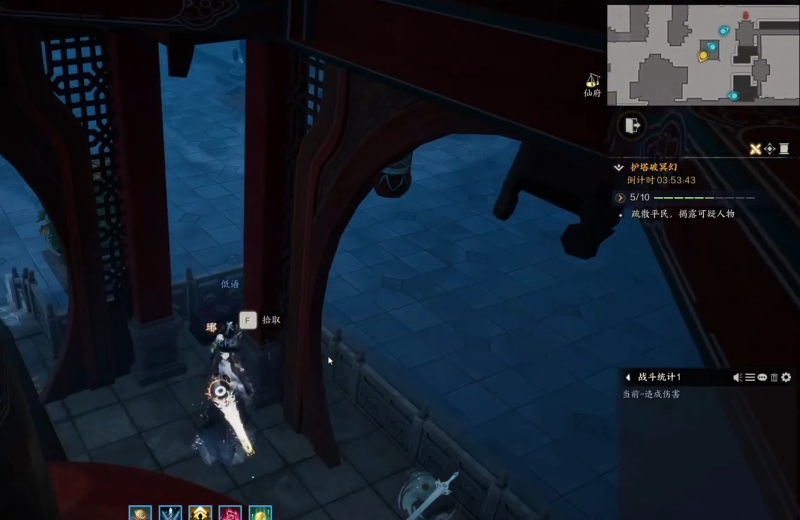This screenshot has width=800, height=520.
Task: Select the diamond compass tracker icon
Action: point(770,149)
